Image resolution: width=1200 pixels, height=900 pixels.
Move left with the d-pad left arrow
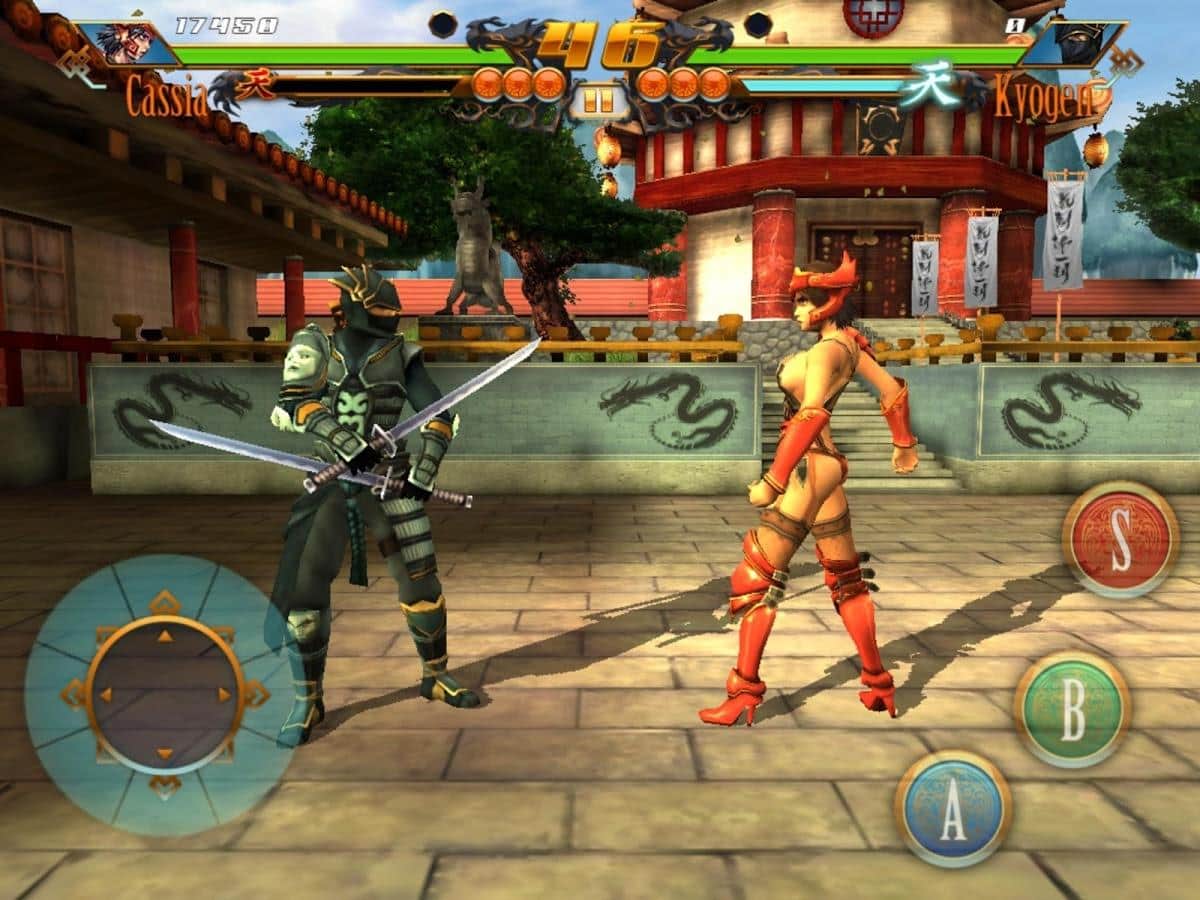(105, 694)
